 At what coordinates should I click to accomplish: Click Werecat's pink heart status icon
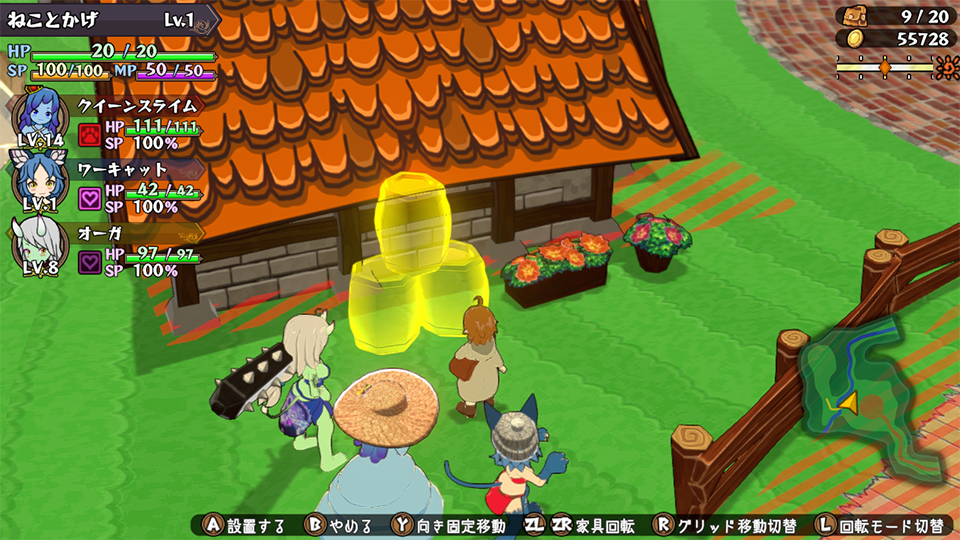90,198
